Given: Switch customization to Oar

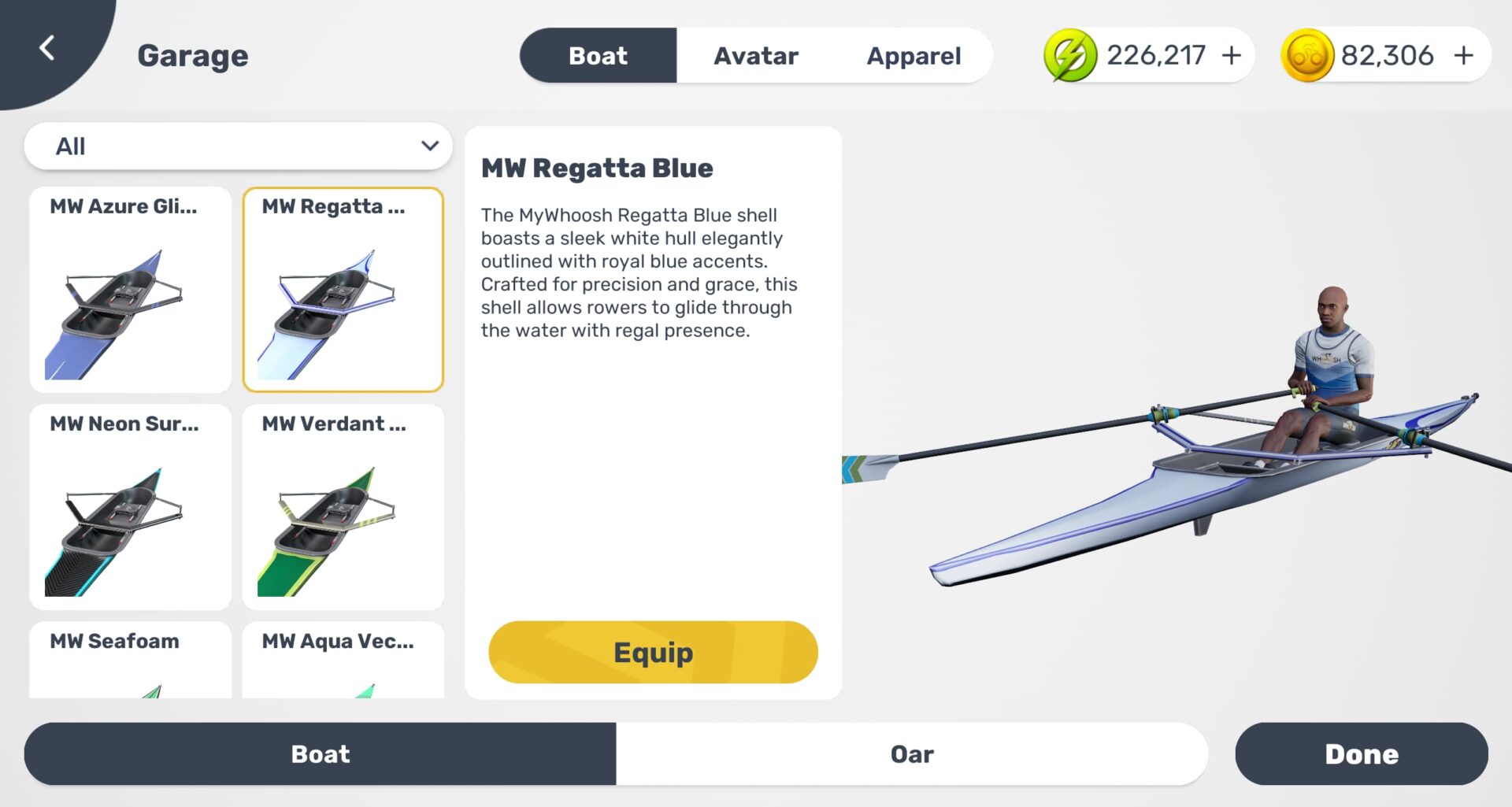Looking at the screenshot, I should pyautogui.click(x=912, y=753).
